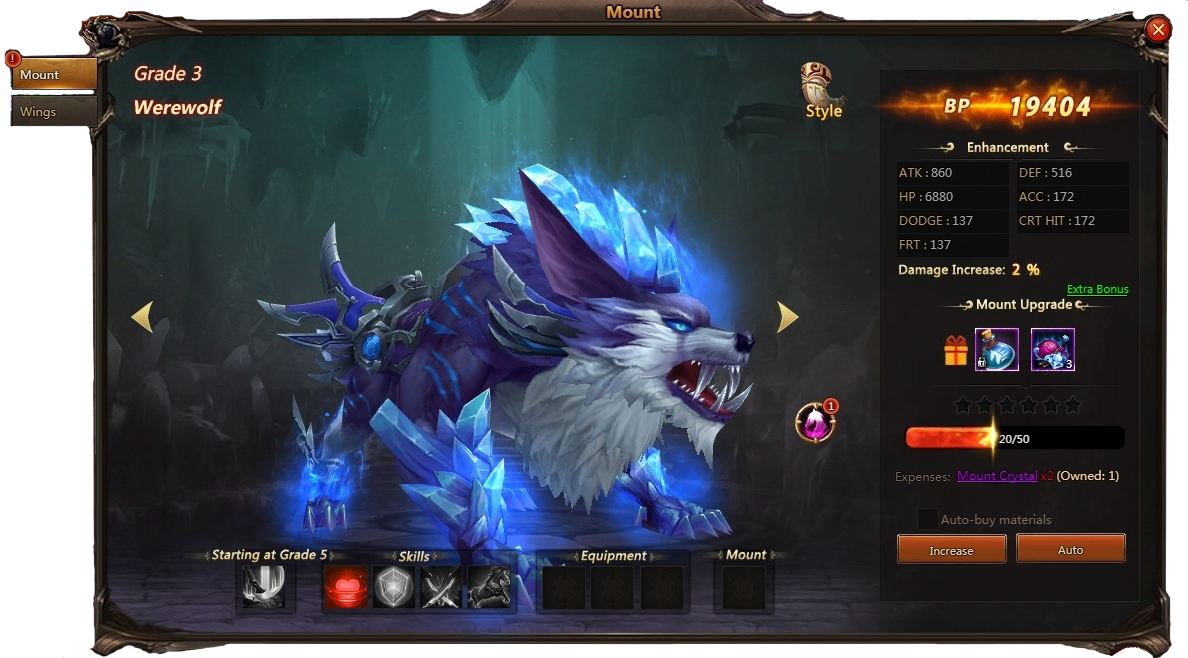Claim the orange gift box

coord(956,350)
